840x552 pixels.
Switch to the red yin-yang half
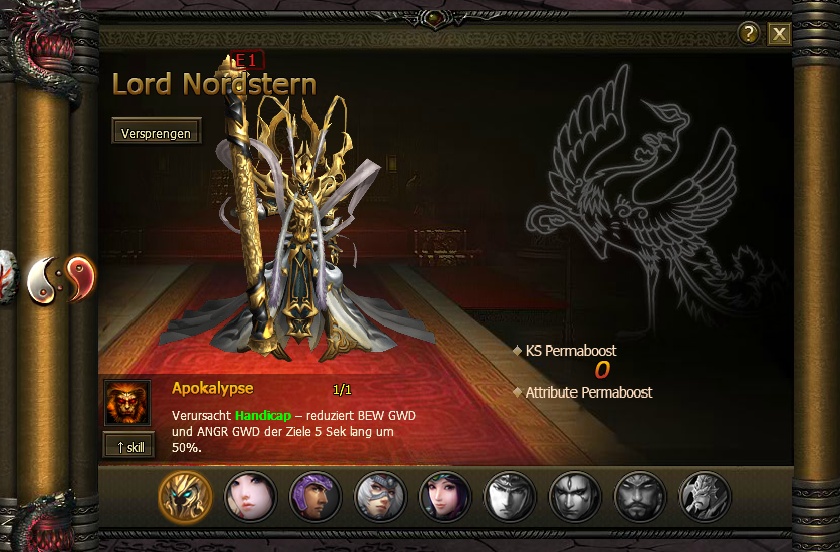tap(80, 275)
